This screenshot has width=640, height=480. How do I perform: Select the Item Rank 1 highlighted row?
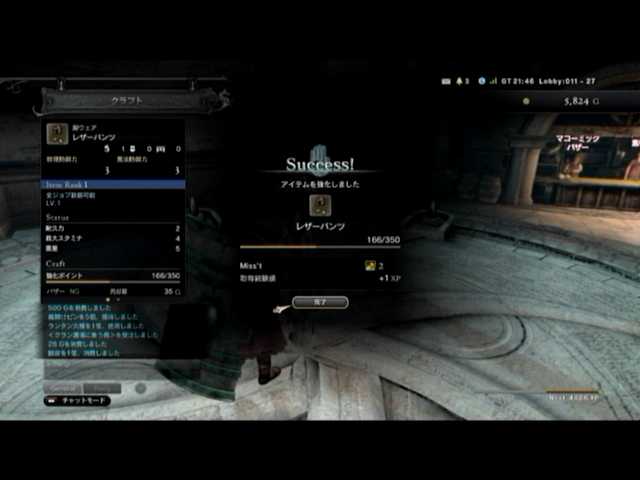[x=112, y=184]
